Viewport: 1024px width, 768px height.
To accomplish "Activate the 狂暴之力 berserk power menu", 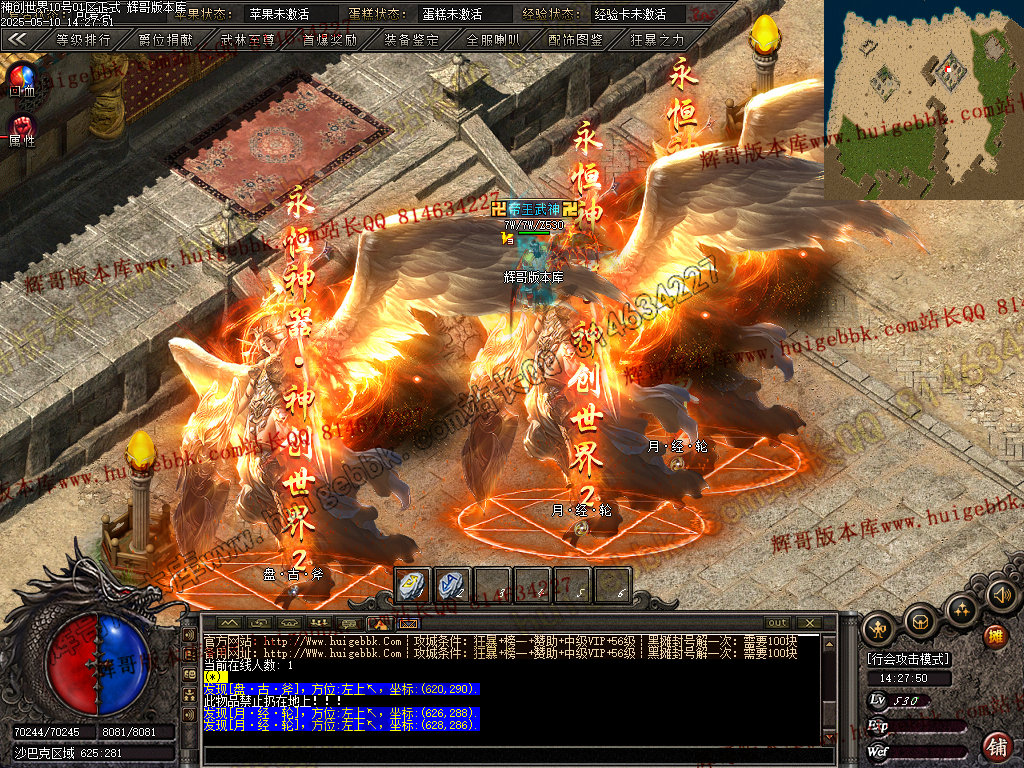I will coord(658,40).
